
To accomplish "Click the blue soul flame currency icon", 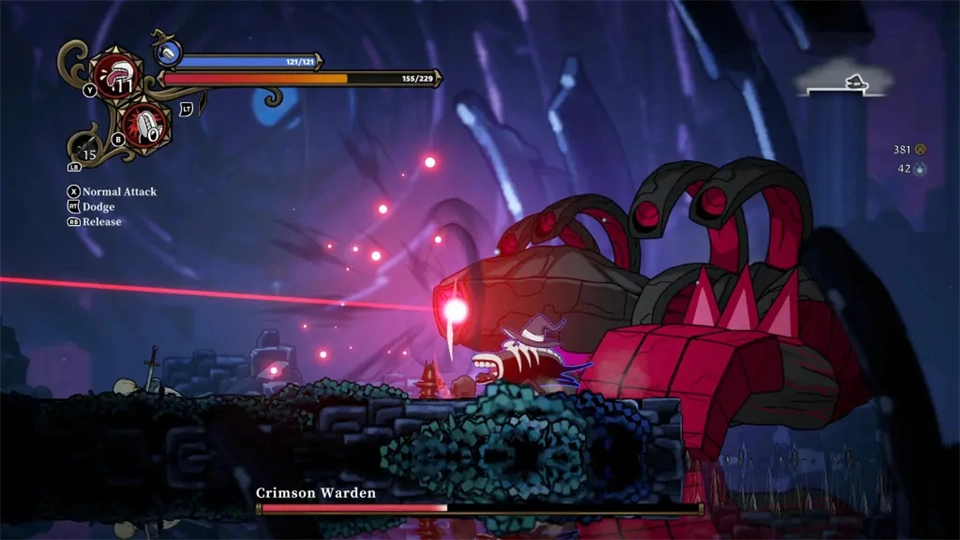I will (921, 170).
